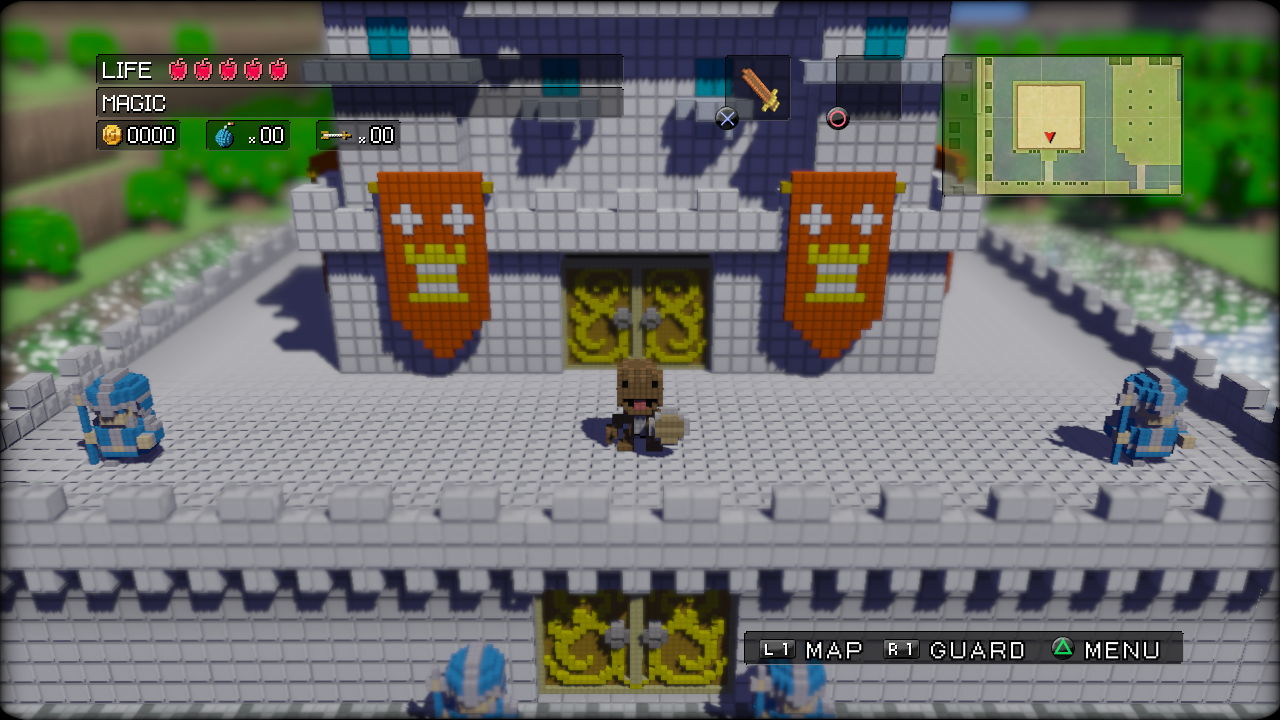Click the arrow ammo counter icon
This screenshot has height=720, width=1280.
tap(336, 134)
